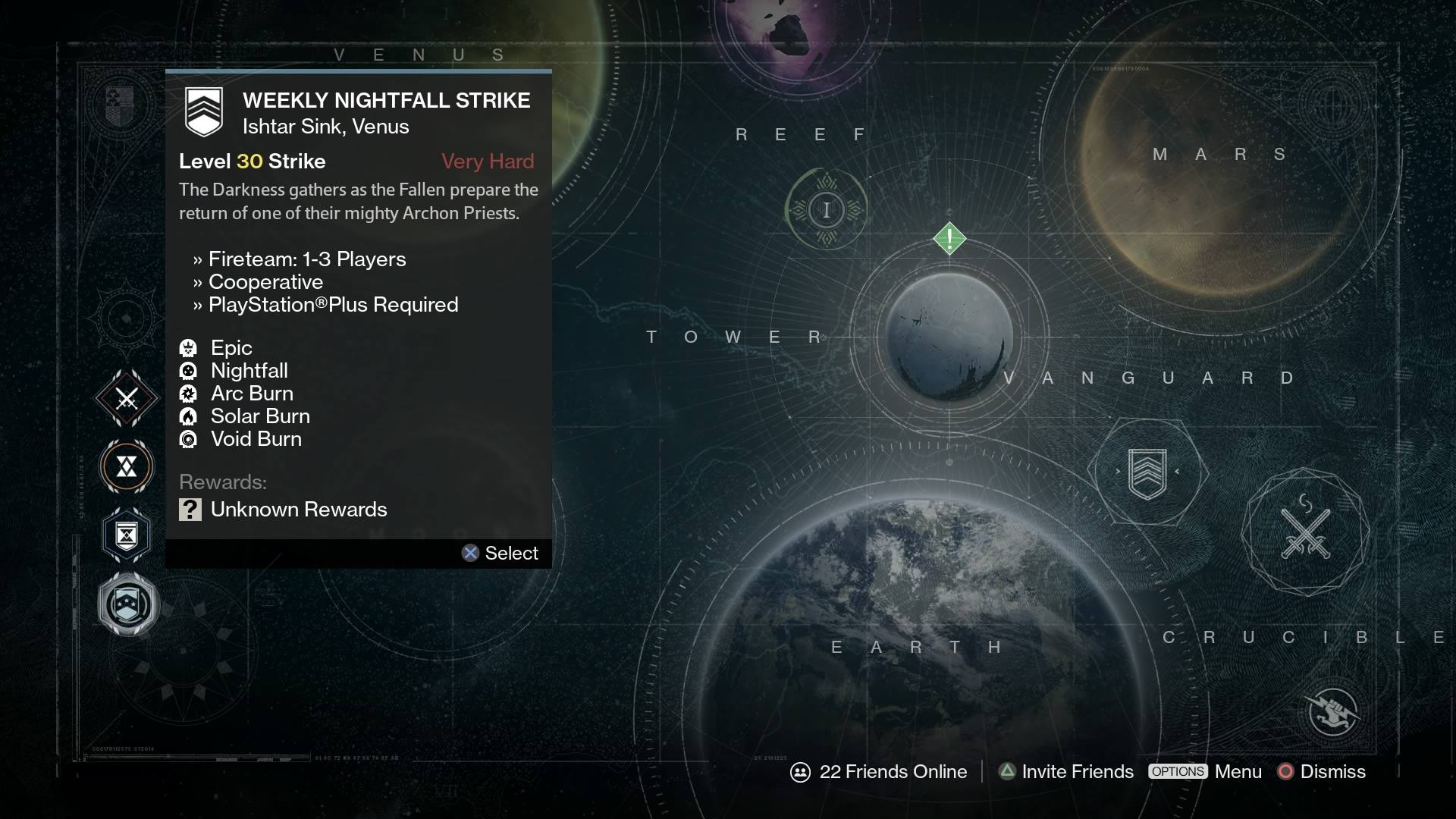
Task: Select the Epic modifier skull icon
Action: [188, 348]
